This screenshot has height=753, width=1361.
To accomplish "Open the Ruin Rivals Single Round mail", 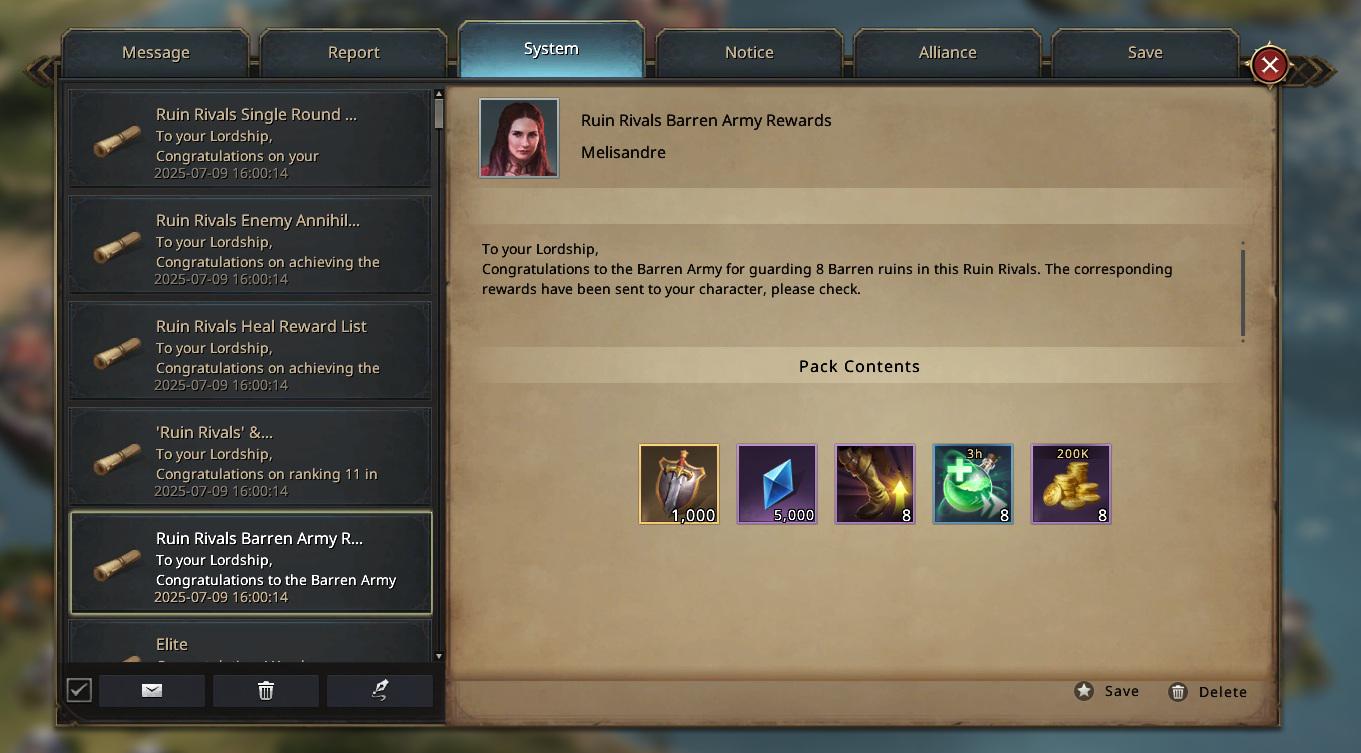I will [x=250, y=139].
